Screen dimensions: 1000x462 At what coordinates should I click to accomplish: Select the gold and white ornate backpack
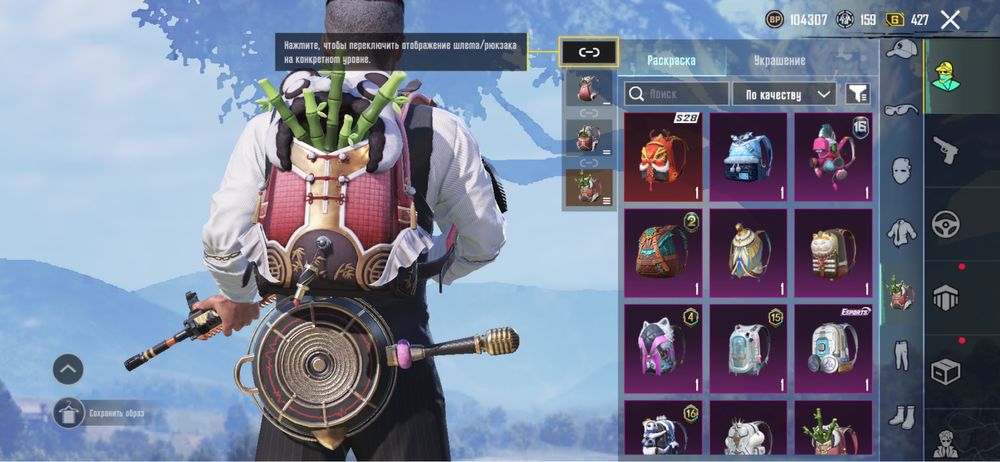pyautogui.click(x=748, y=252)
